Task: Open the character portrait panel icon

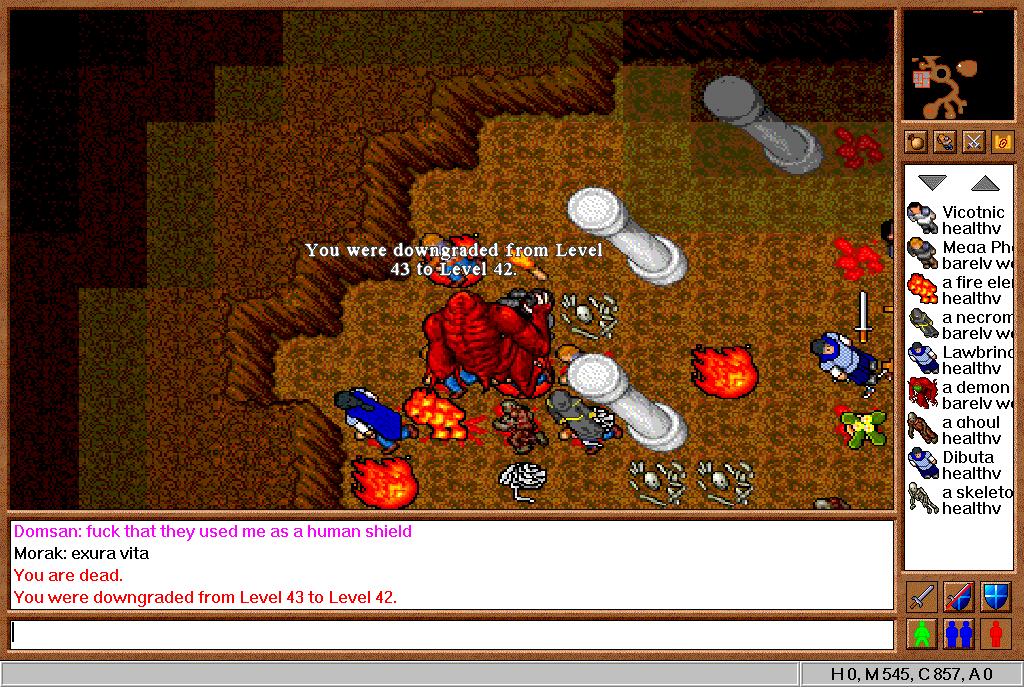Action: 945,142
